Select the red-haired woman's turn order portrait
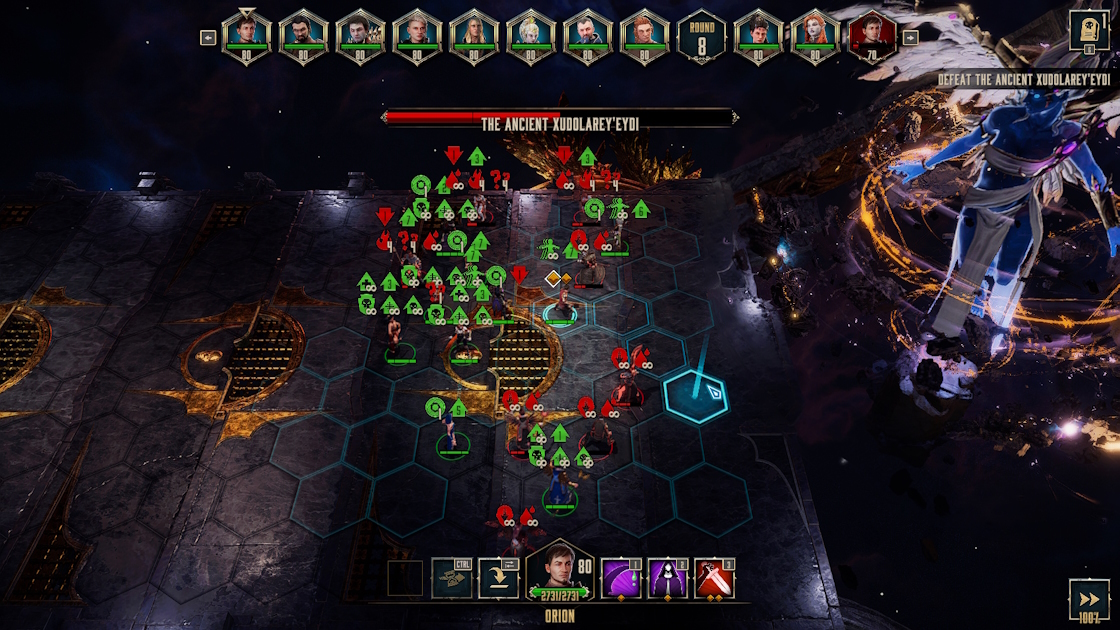This screenshot has width=1120, height=630. 816,36
